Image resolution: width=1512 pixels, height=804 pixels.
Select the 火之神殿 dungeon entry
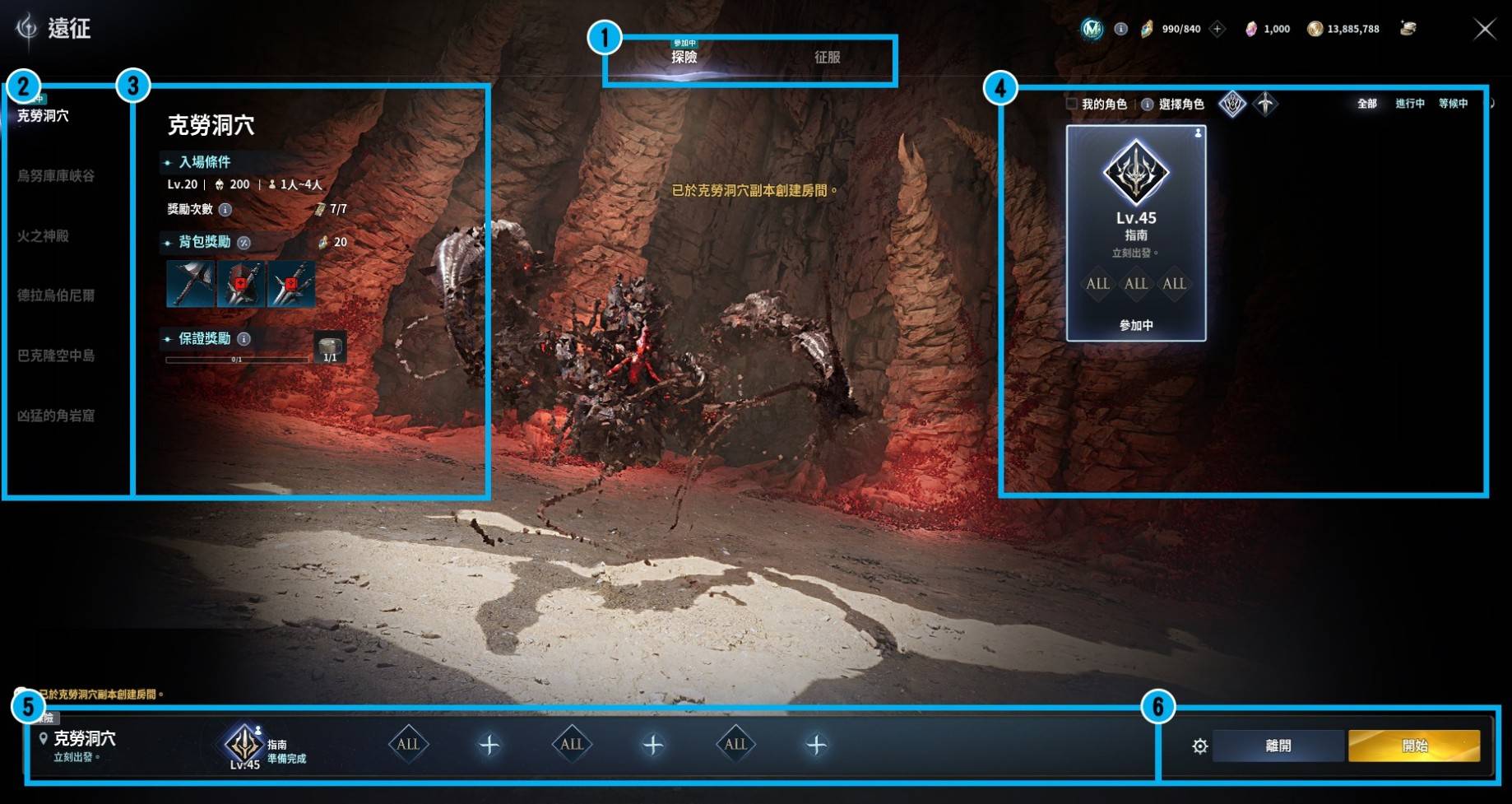pos(44,236)
